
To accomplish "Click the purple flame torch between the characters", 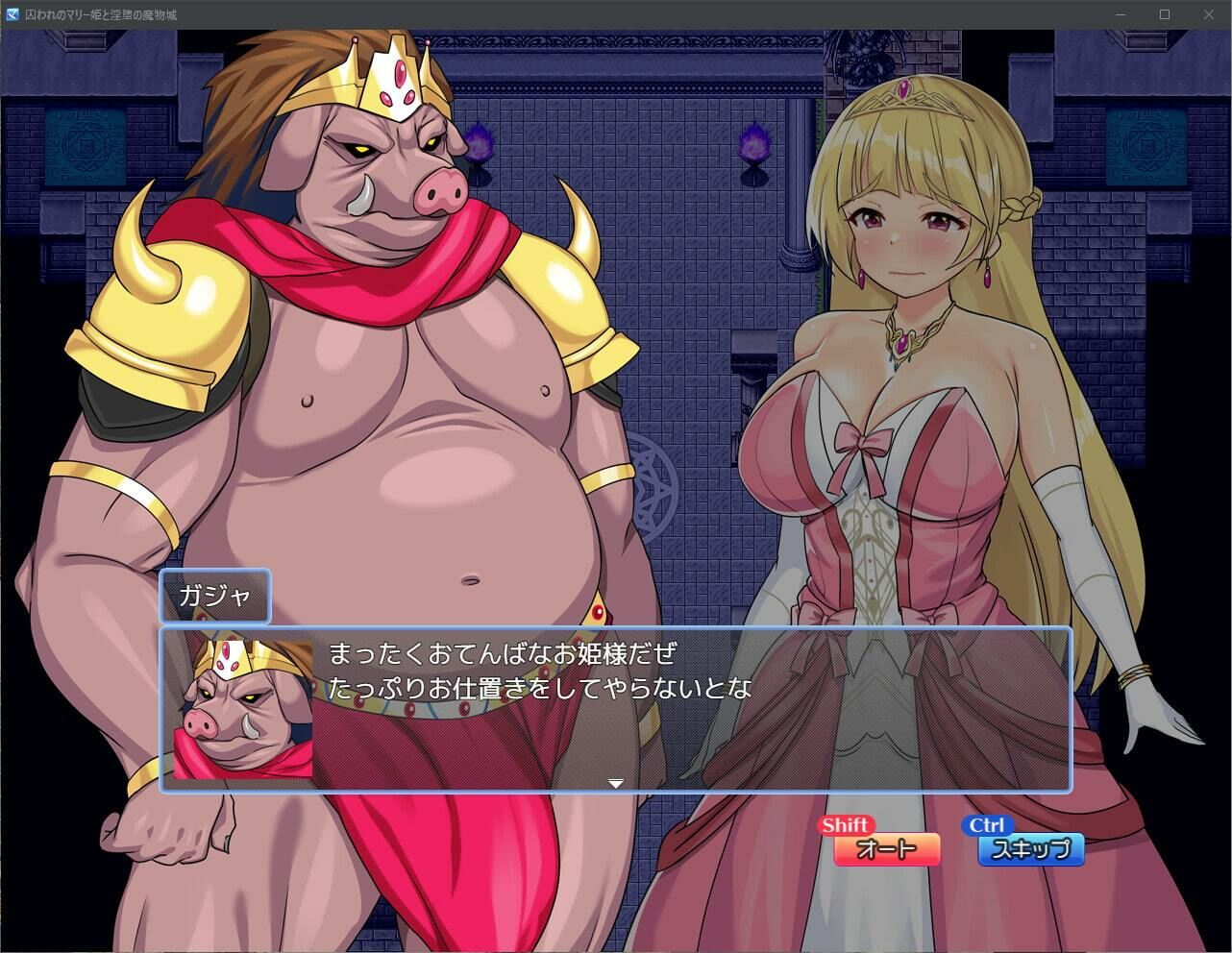I will (754, 144).
